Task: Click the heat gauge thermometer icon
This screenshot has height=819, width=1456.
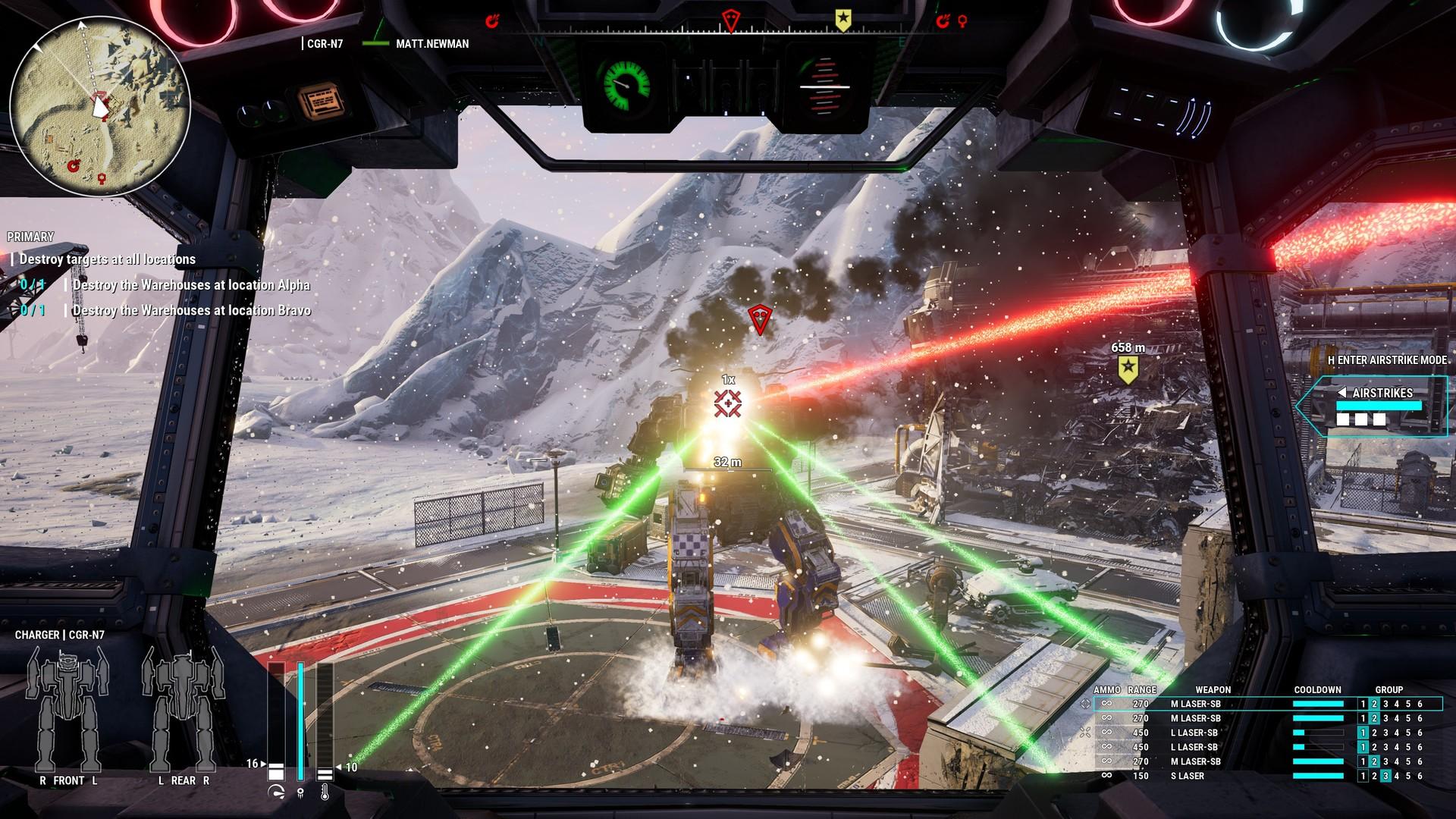Action: [326, 791]
